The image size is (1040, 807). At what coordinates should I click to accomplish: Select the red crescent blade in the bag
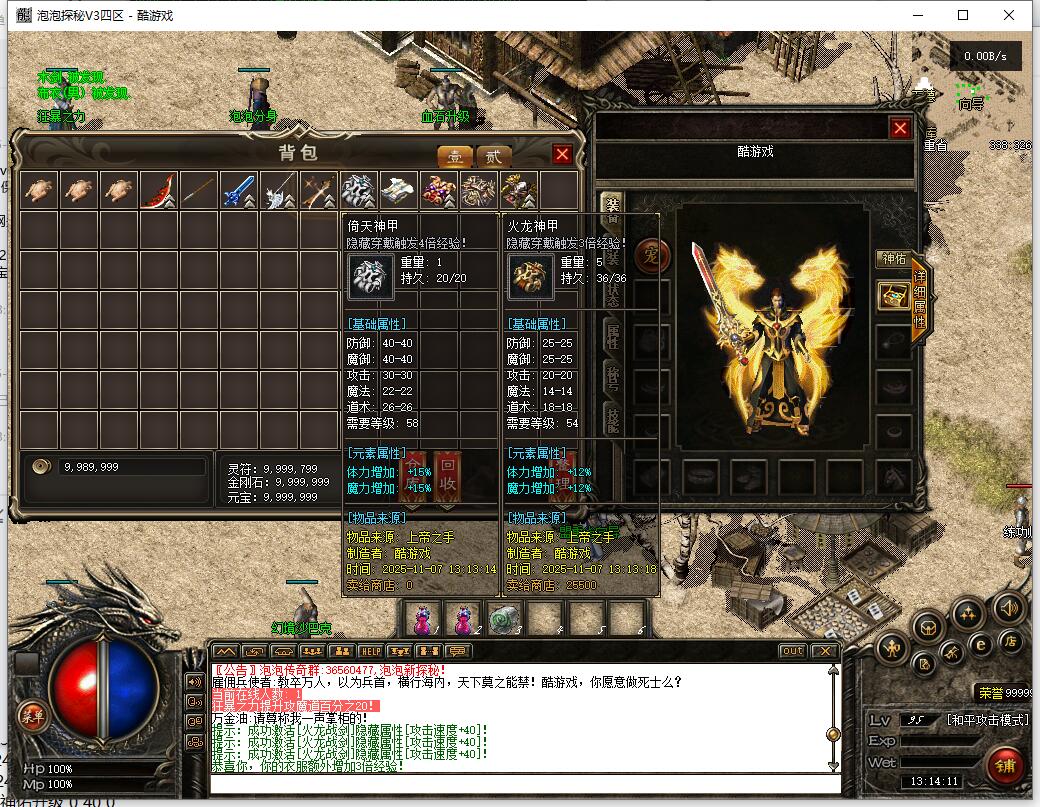tap(159, 190)
